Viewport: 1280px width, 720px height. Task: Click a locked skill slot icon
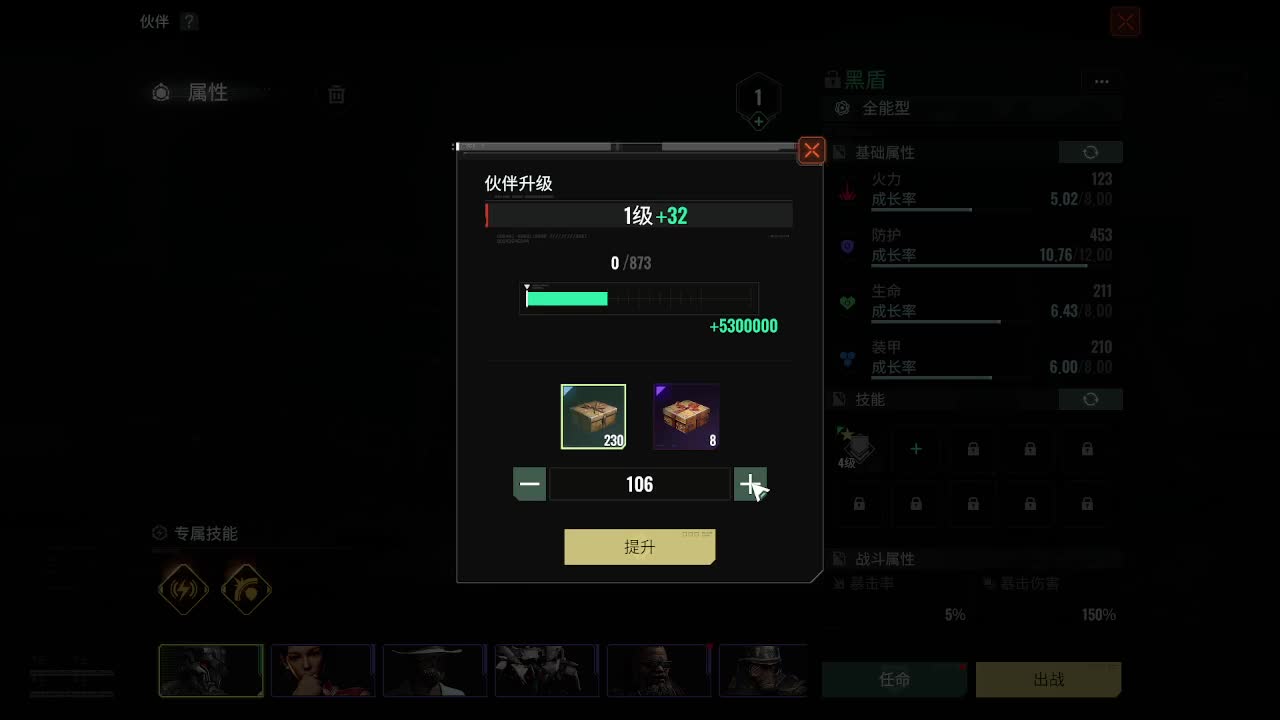[x=972, y=449]
